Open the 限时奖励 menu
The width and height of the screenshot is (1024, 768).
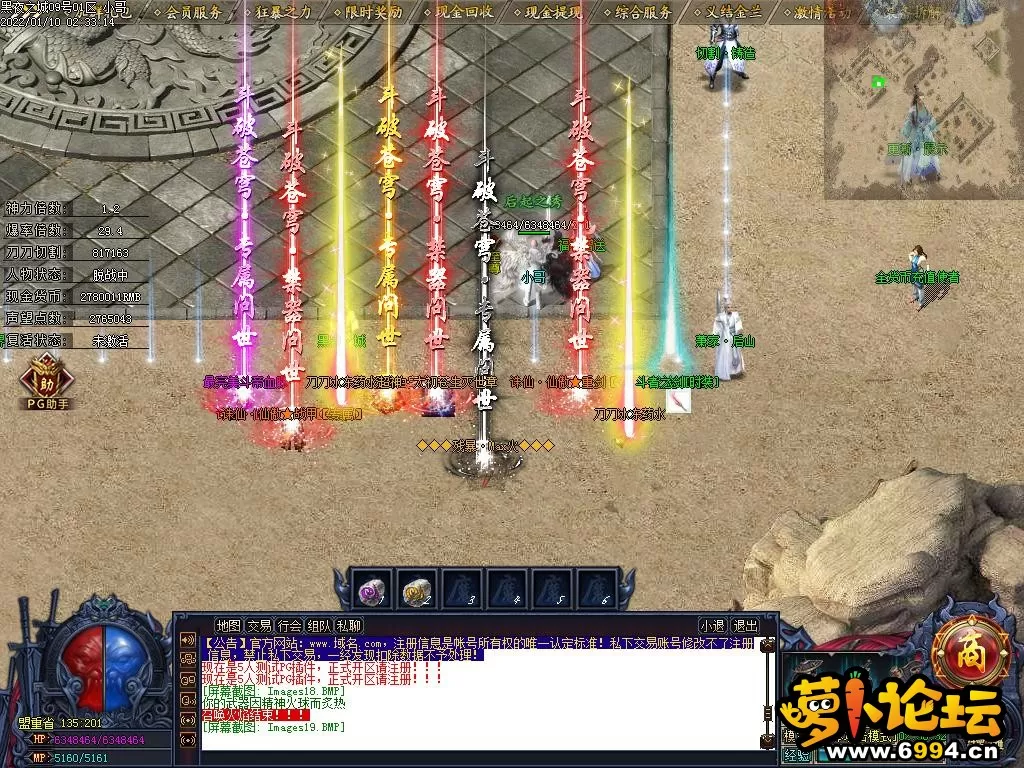pos(373,13)
